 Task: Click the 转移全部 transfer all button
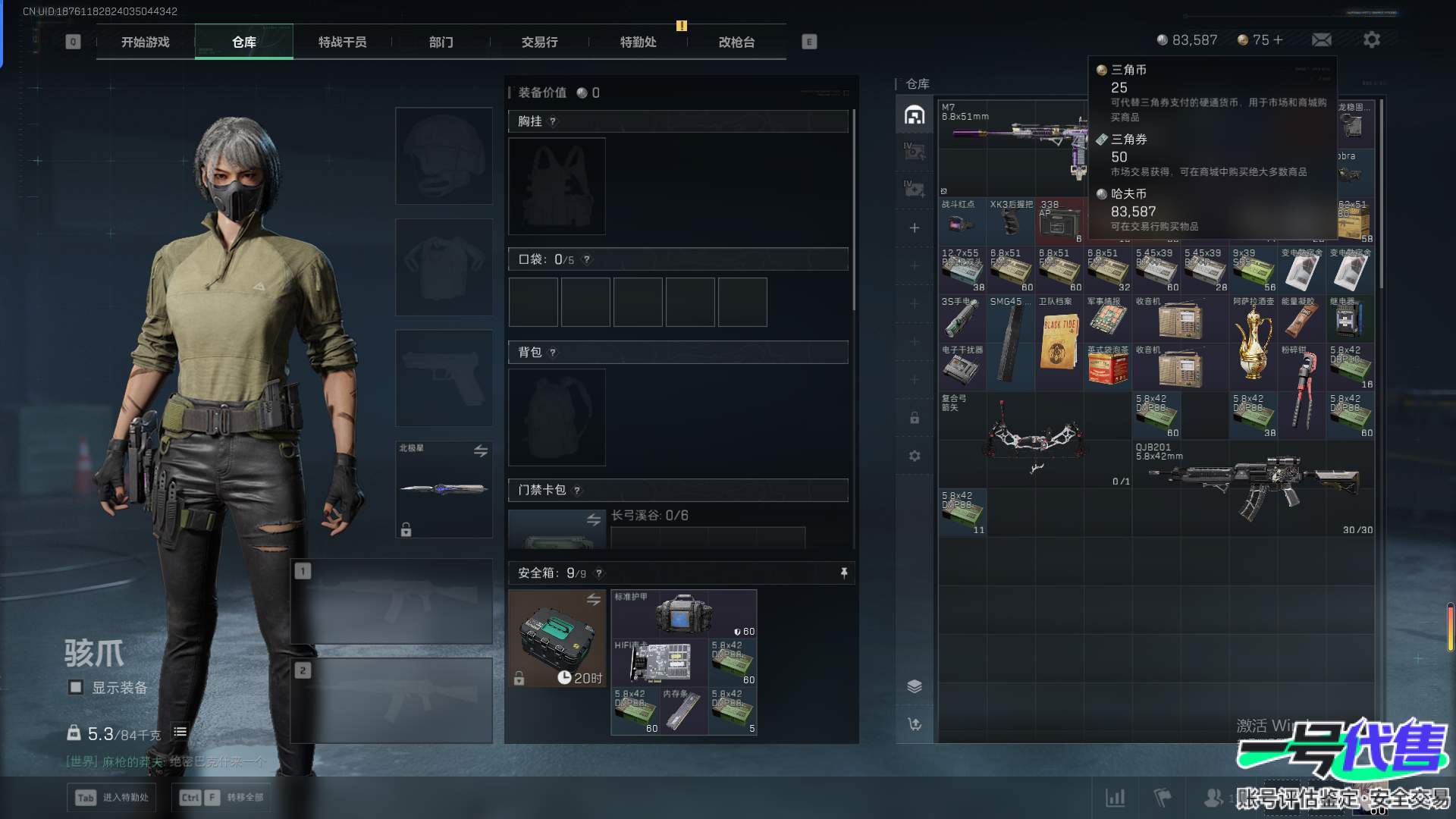coord(222,798)
